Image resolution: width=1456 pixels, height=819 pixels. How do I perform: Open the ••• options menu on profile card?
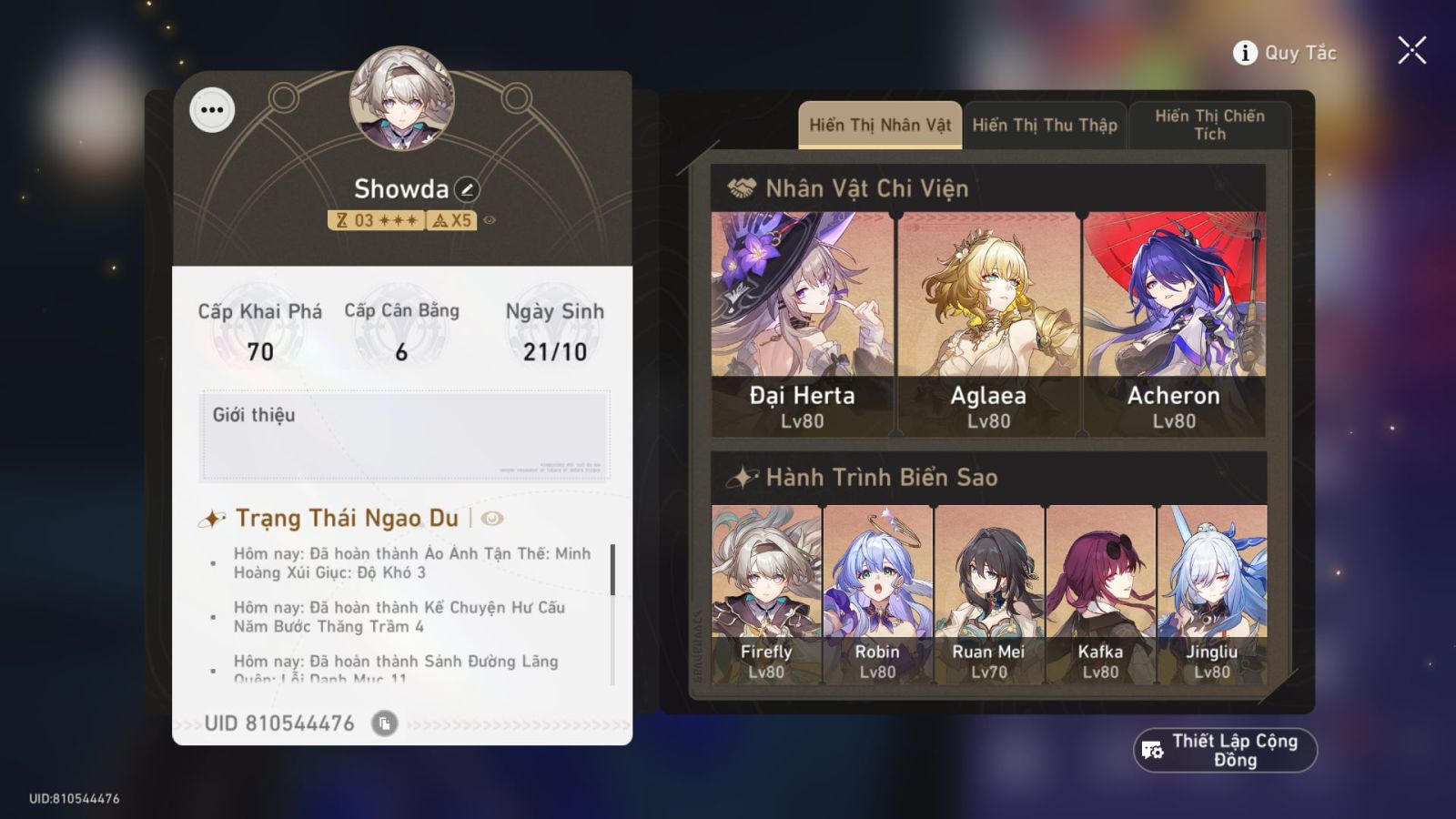[212, 109]
